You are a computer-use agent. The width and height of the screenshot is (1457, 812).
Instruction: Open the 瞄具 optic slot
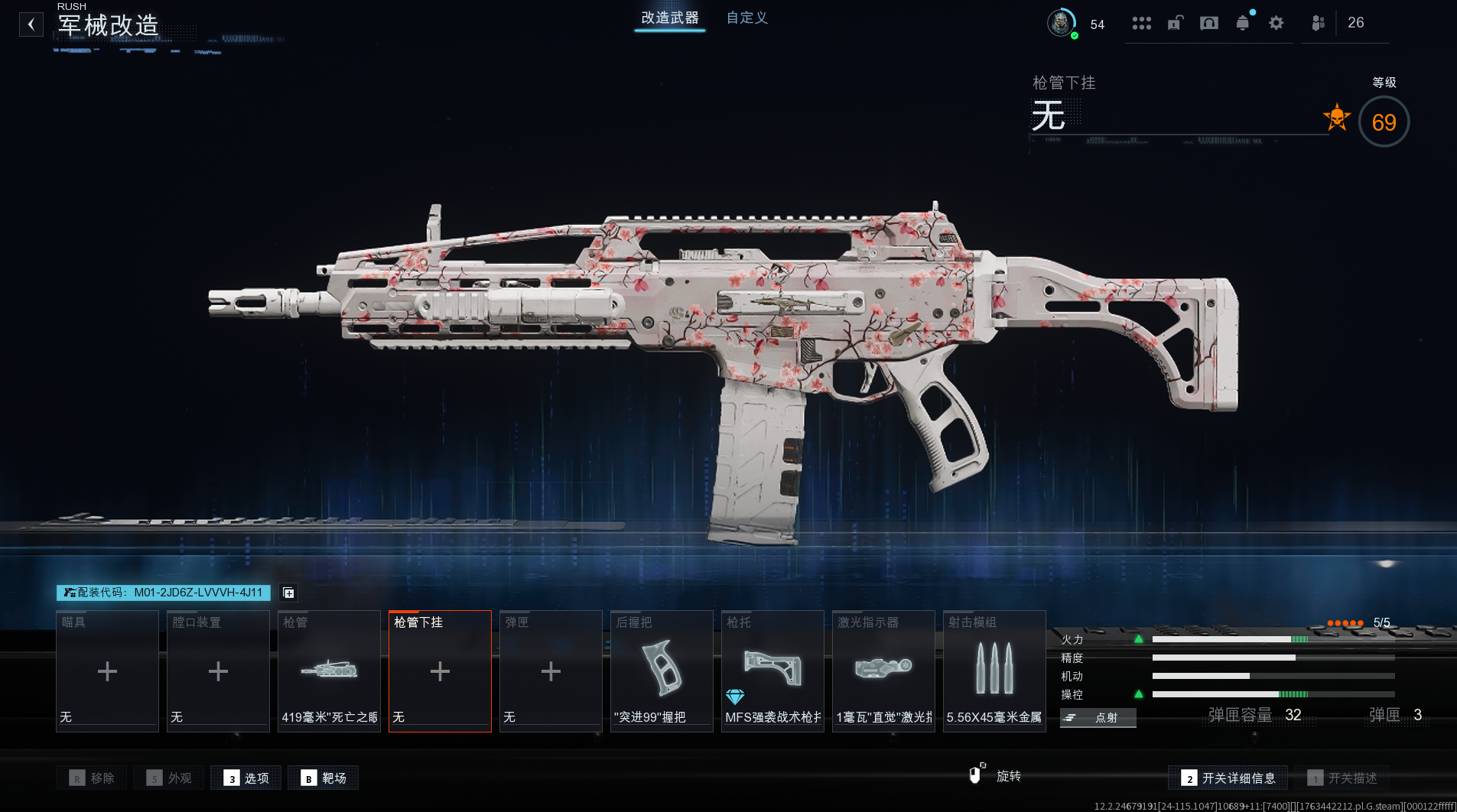tap(107, 671)
